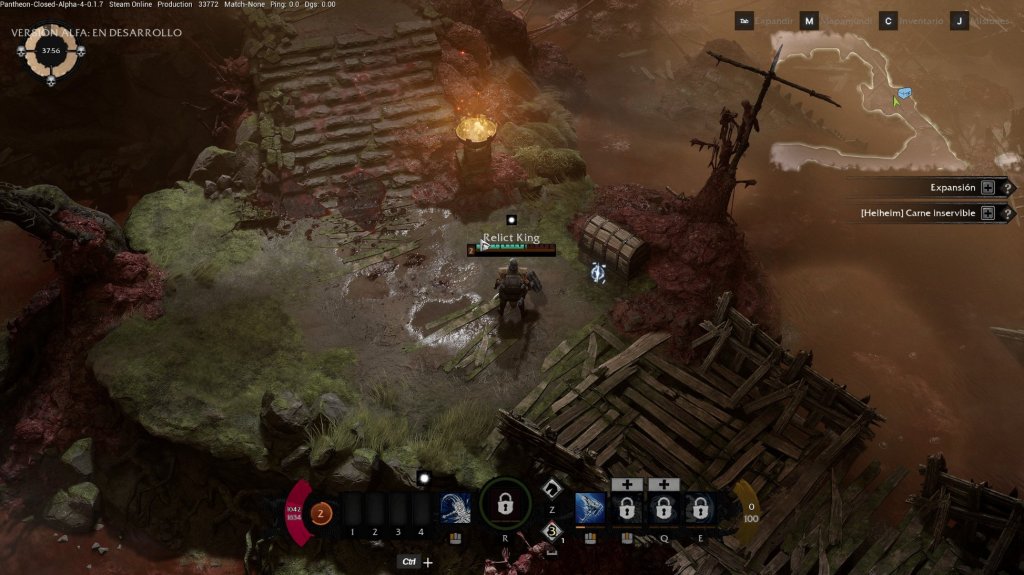1024x575 pixels.
Task: Select the diamond slot showing number 3
Action: tap(551, 530)
